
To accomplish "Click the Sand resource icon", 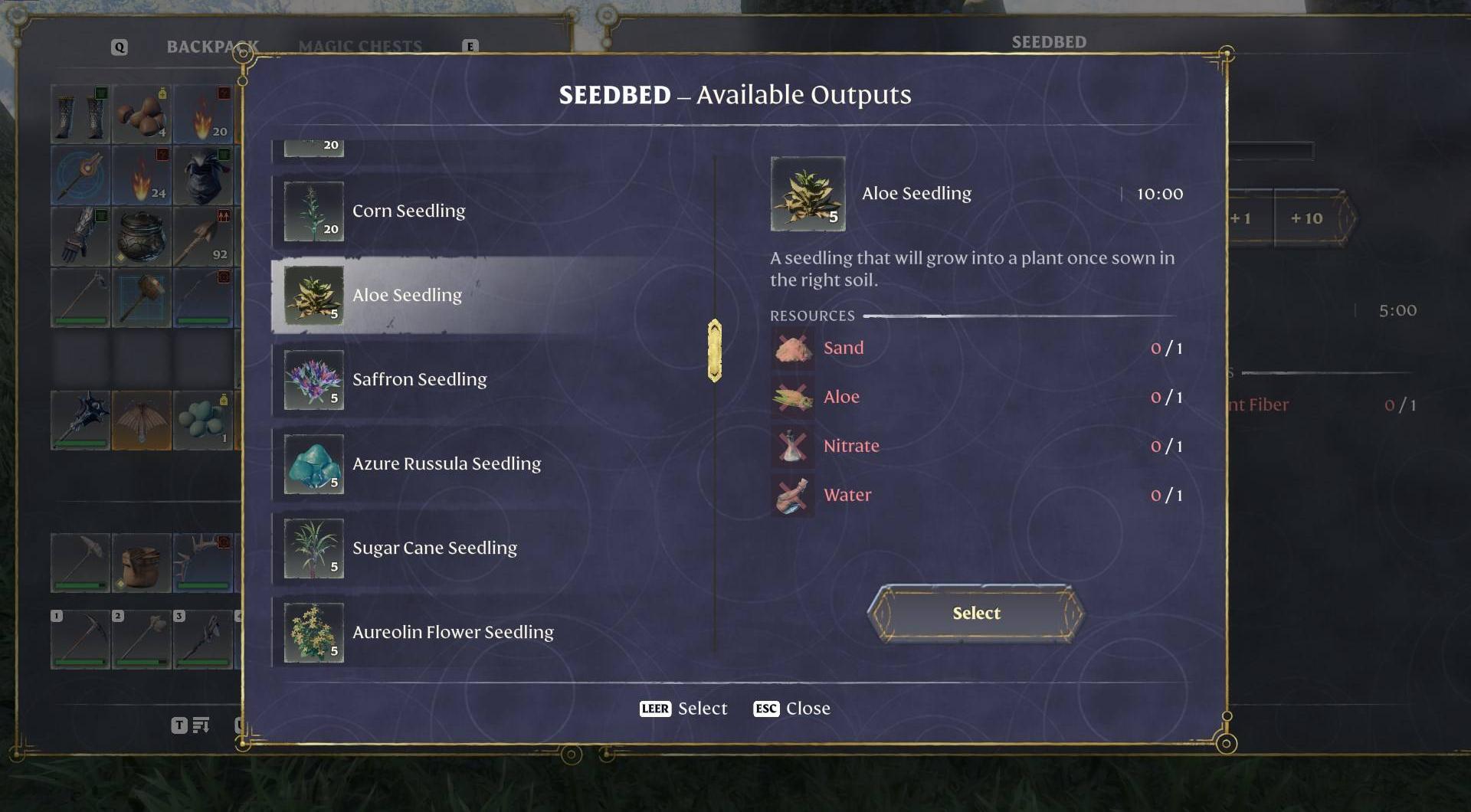I will (791, 347).
